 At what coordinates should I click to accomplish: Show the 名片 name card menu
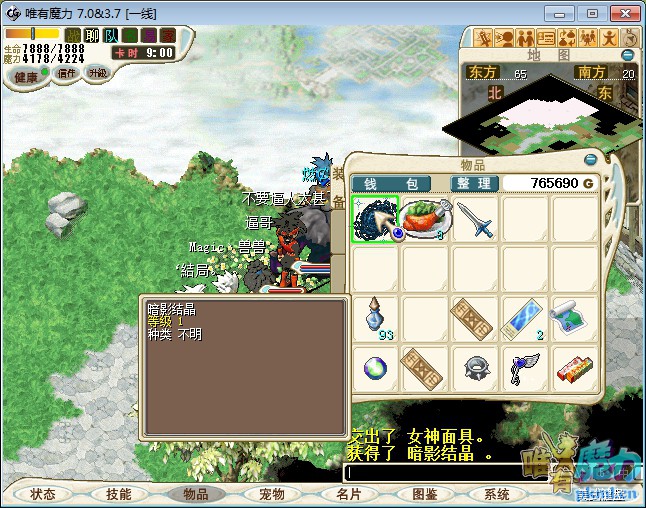pyautogui.click(x=348, y=494)
